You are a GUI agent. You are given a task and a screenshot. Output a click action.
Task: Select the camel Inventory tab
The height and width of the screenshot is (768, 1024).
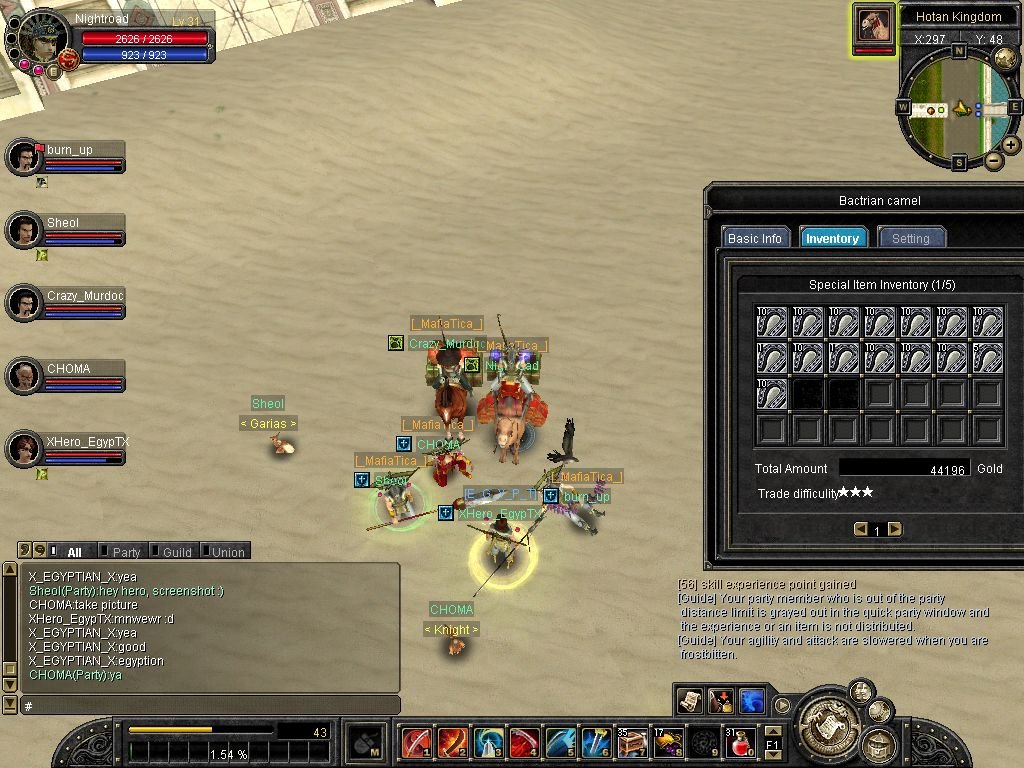click(x=832, y=238)
